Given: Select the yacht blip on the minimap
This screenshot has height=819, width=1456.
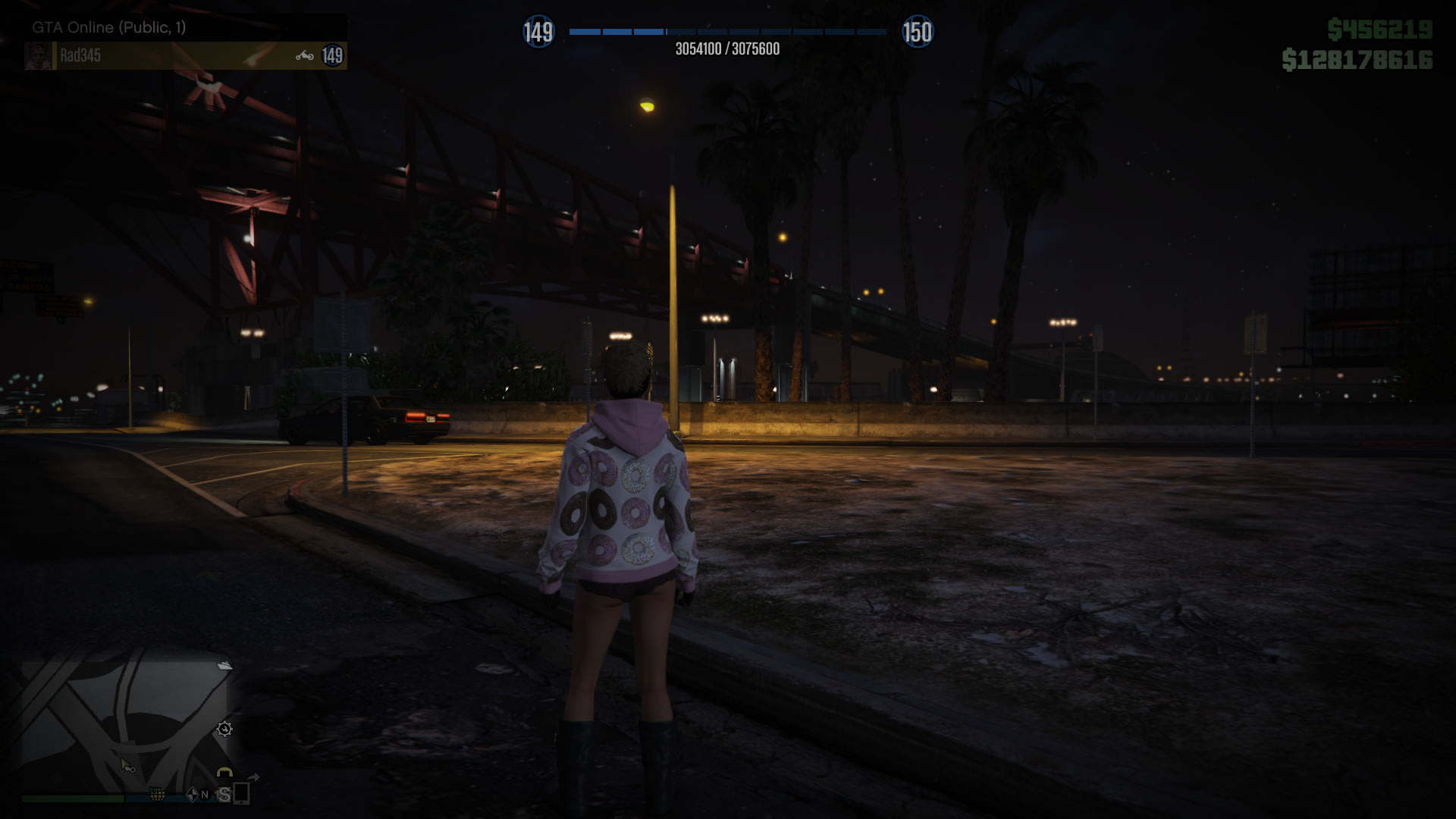Looking at the screenshot, I should (224, 666).
